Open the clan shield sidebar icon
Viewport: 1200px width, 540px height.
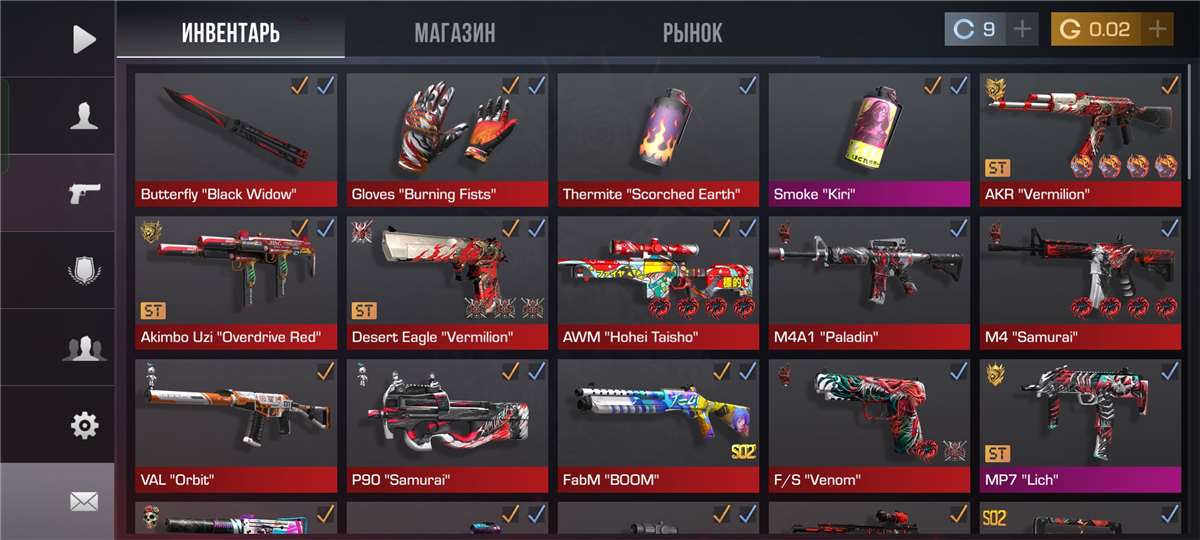point(84,270)
